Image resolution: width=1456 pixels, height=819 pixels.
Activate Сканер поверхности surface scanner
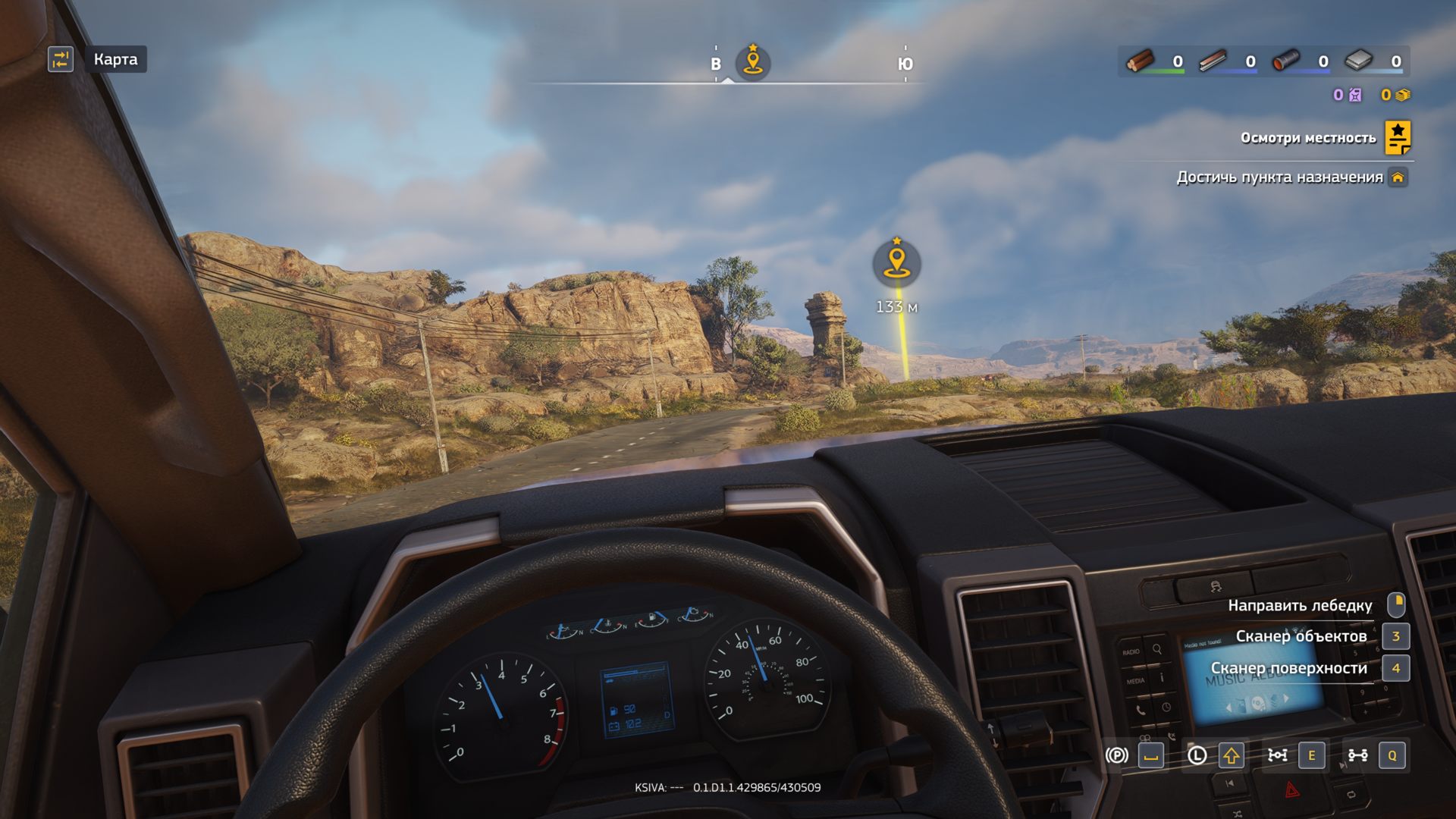coord(1288,668)
